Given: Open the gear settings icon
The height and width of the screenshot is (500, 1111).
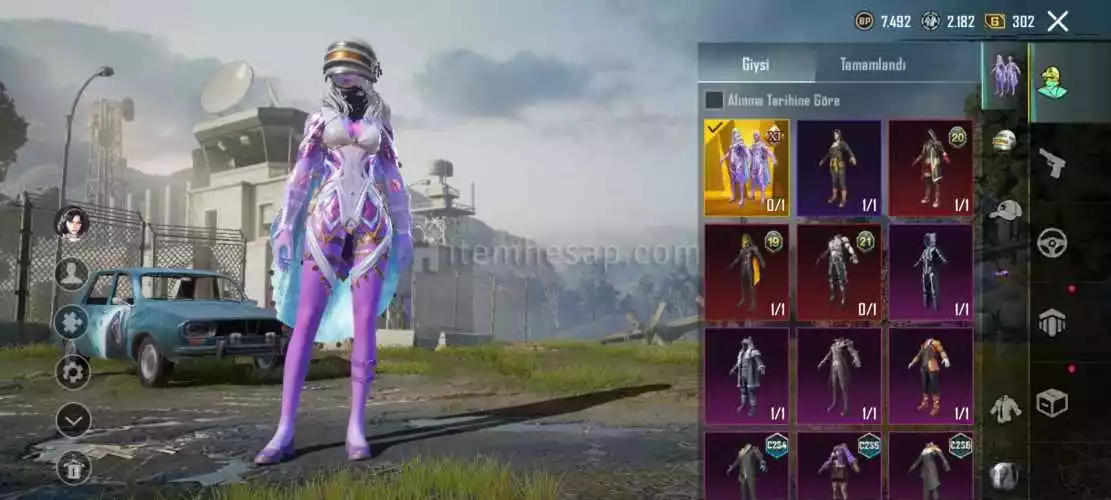Looking at the screenshot, I should (x=72, y=371).
